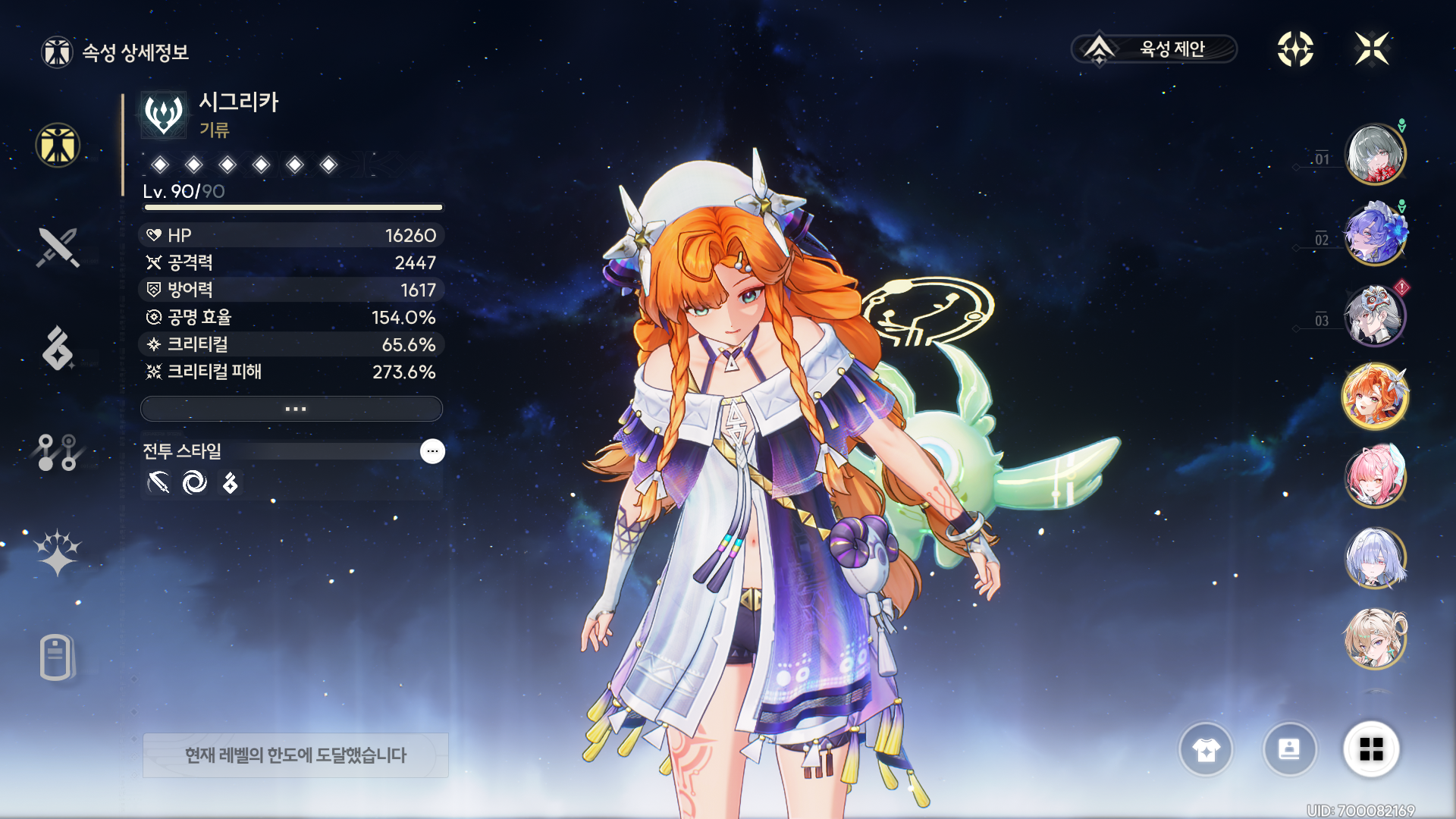
Task: Select the blonde character portrait at the bottom
Action: pyautogui.click(x=1375, y=639)
